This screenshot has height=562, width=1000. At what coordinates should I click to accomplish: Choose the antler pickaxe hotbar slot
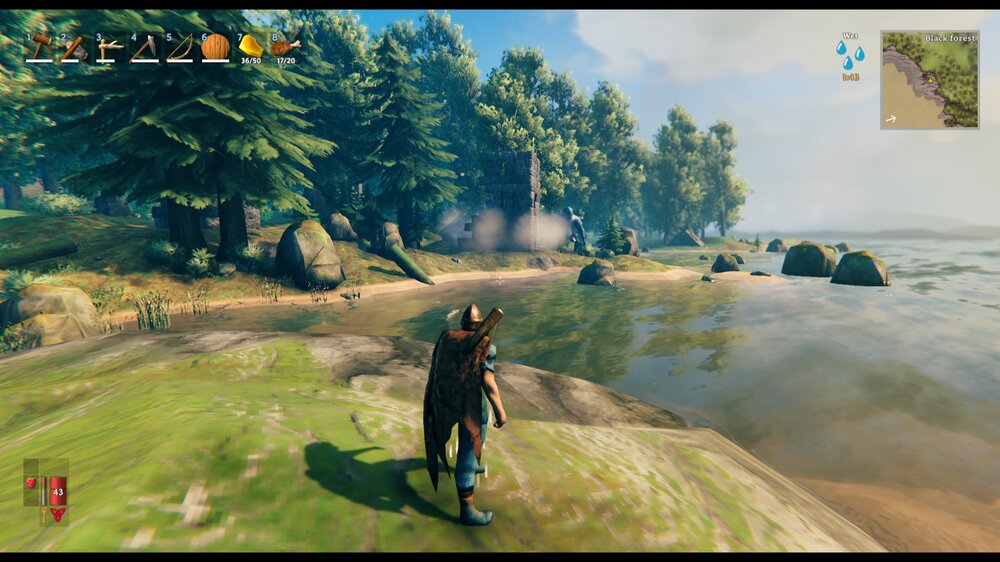109,47
